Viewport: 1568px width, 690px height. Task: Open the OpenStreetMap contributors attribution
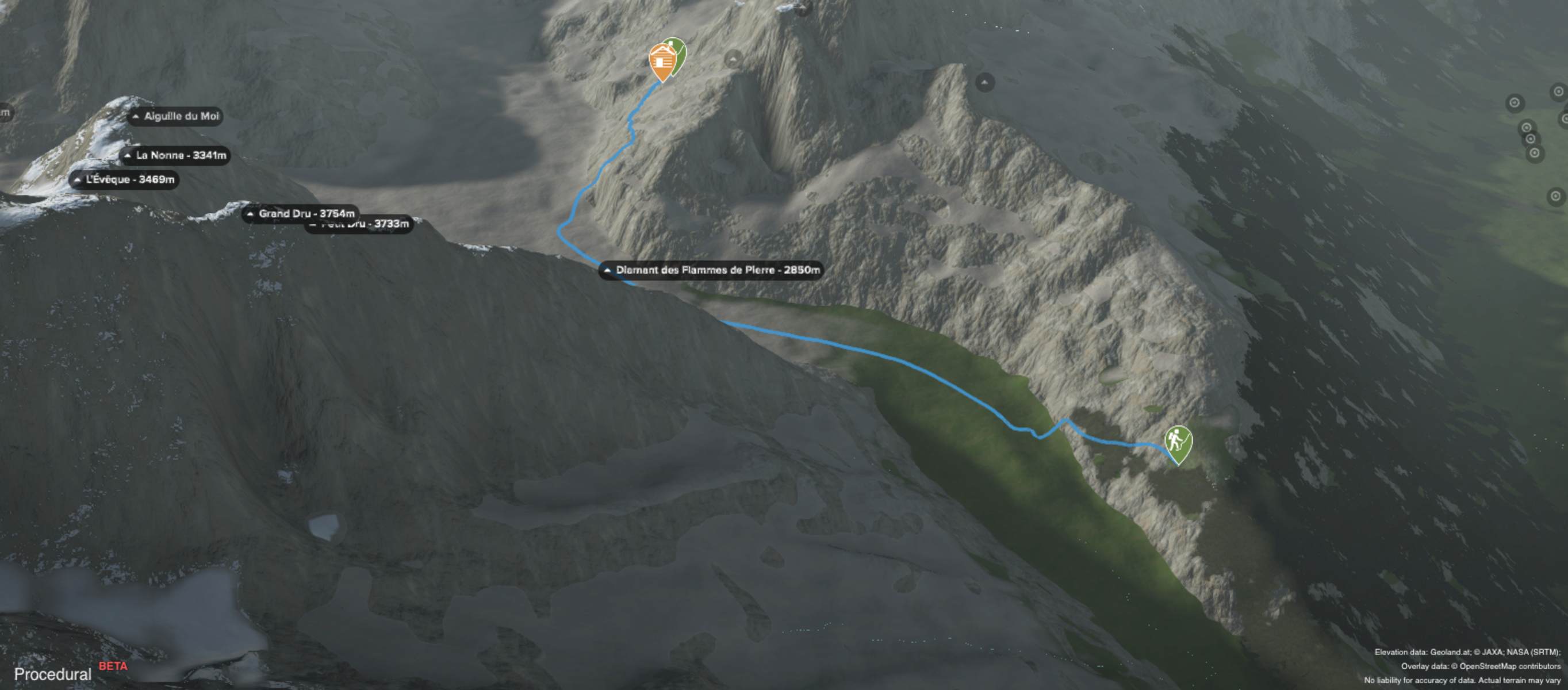coord(1509,666)
